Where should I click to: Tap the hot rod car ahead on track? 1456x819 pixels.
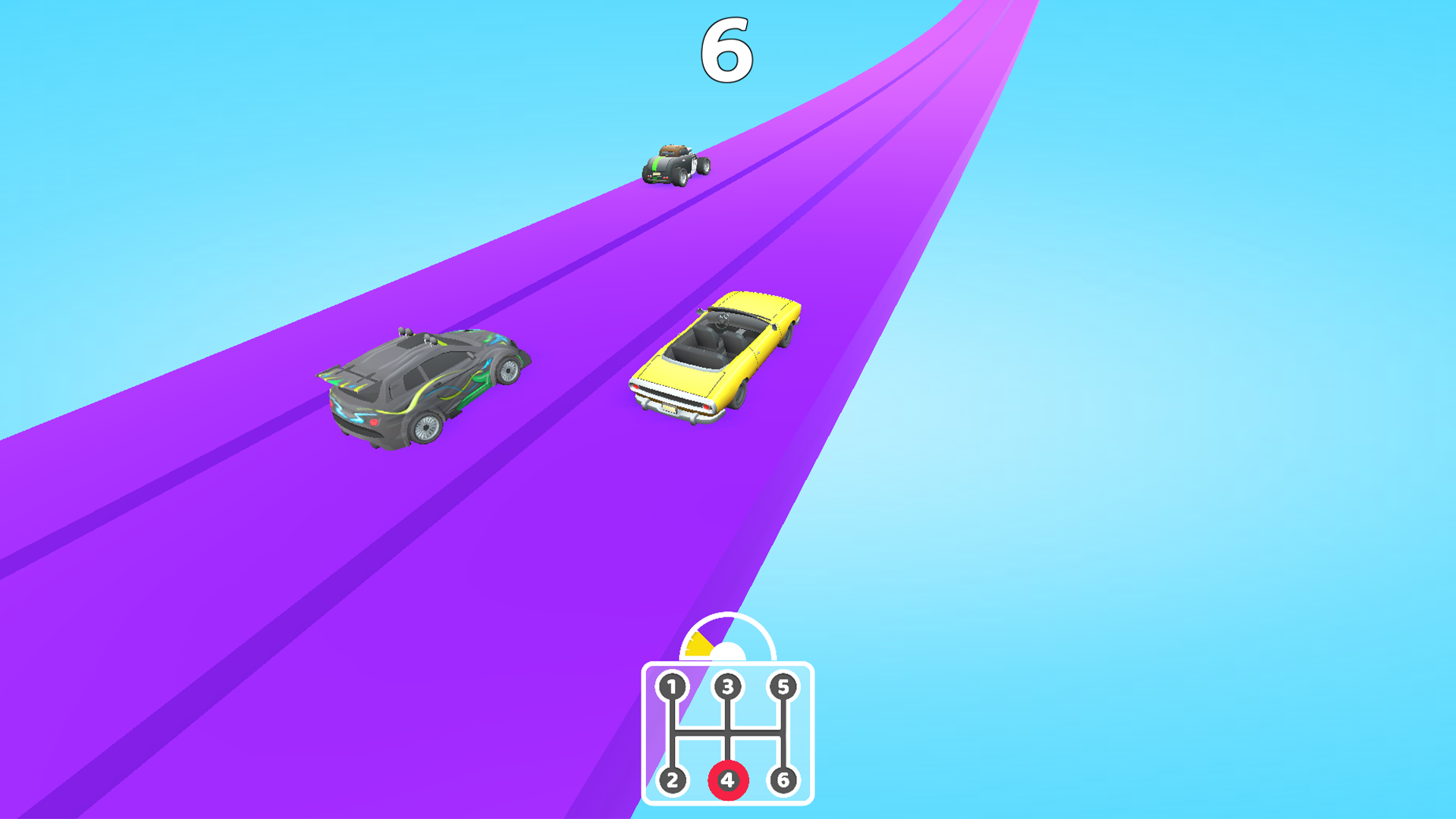click(x=673, y=165)
